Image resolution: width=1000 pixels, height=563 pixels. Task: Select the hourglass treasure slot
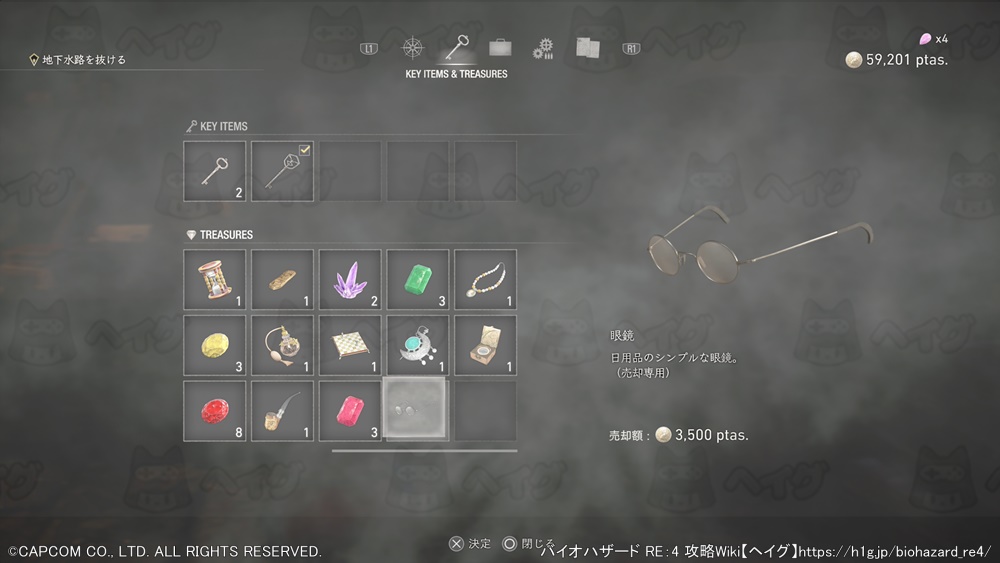pos(215,279)
